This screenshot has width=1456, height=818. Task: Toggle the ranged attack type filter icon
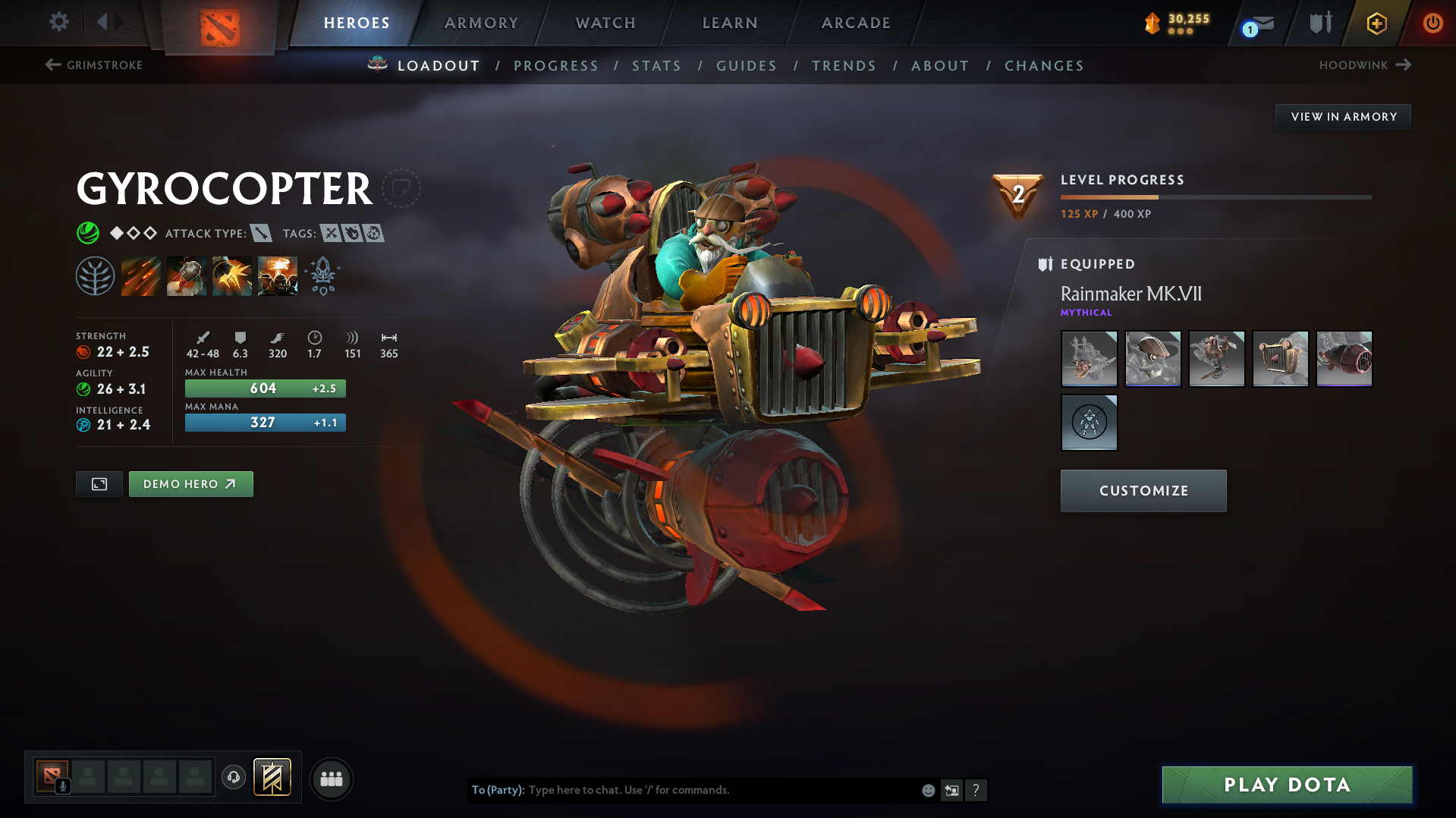coord(262,233)
